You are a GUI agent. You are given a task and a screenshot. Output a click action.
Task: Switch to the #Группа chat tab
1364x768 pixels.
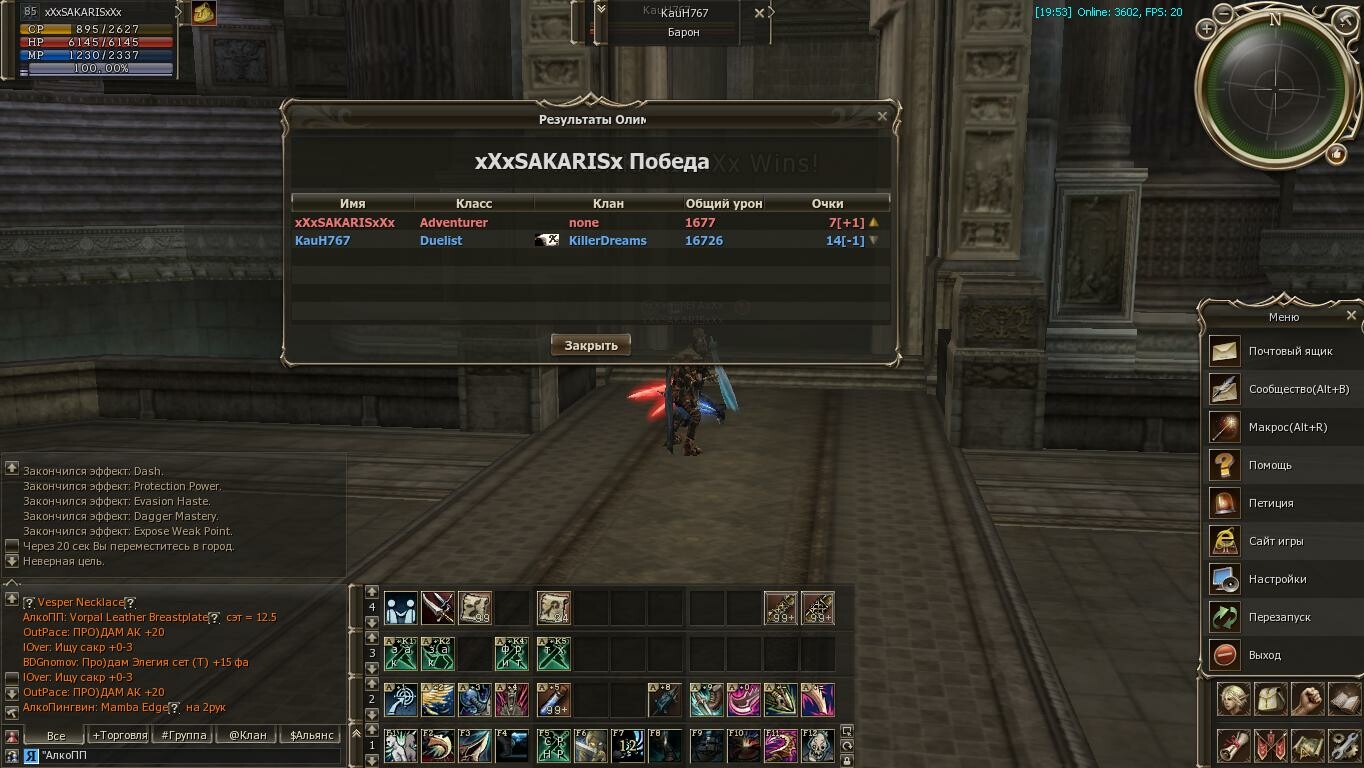point(183,735)
